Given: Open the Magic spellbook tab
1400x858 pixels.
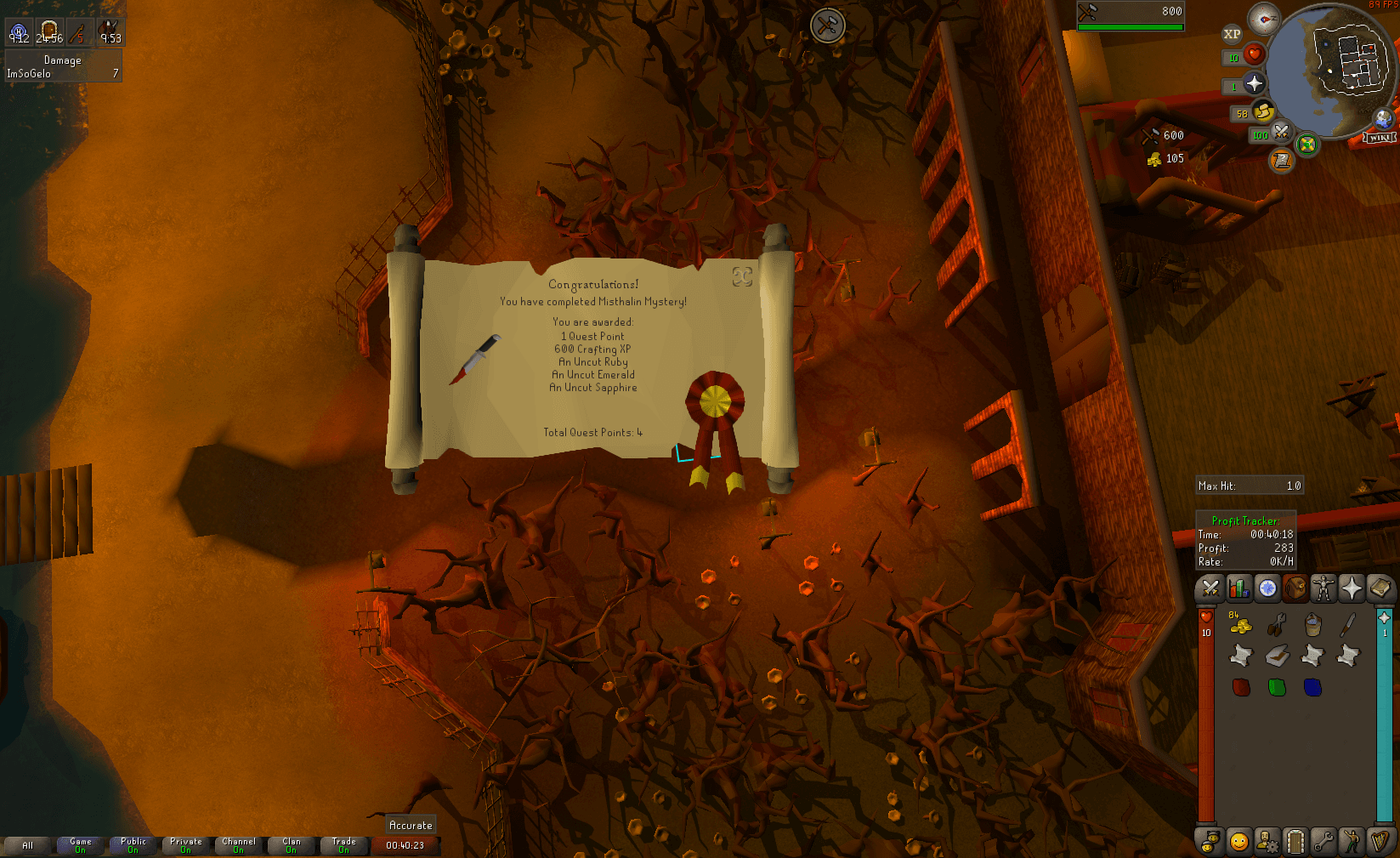Looking at the screenshot, I should click(1379, 588).
